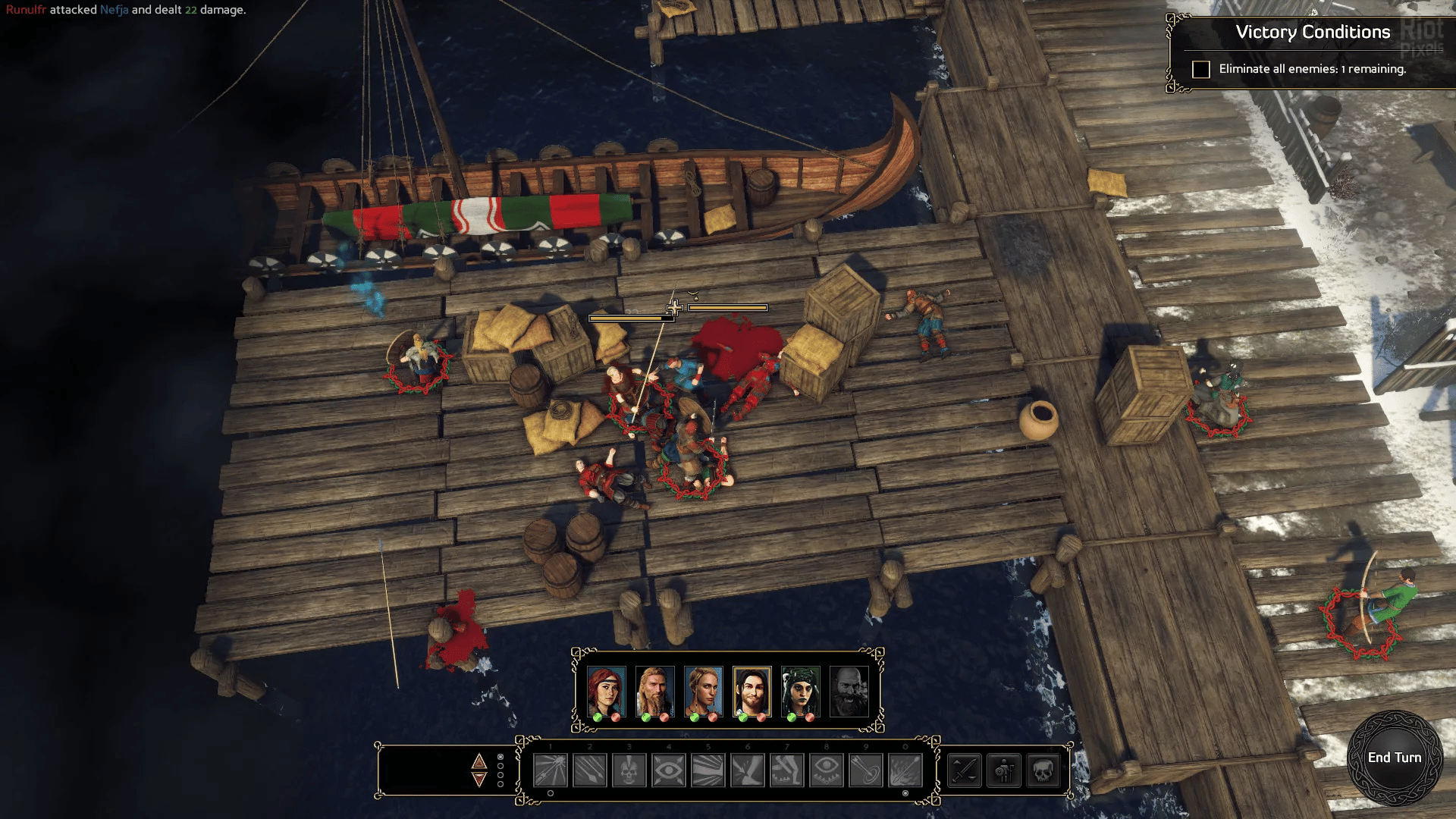Select the woman in bear-hood portrait
The image size is (1456, 819).
[801, 692]
